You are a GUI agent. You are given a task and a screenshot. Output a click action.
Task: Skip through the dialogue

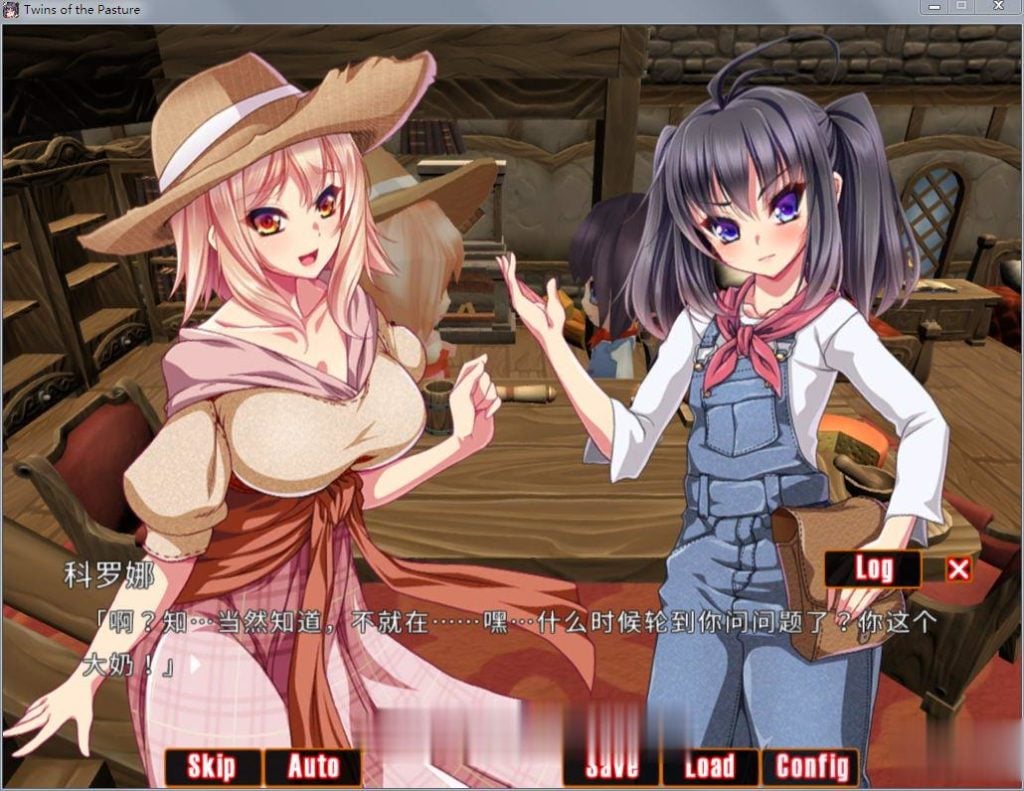(x=212, y=767)
